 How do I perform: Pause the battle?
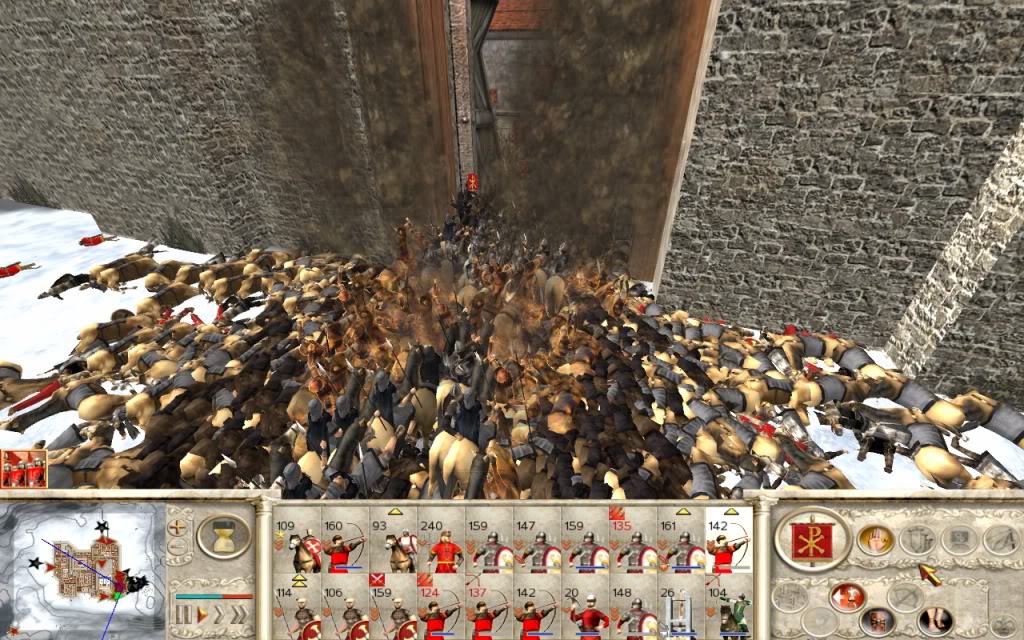coord(182,613)
